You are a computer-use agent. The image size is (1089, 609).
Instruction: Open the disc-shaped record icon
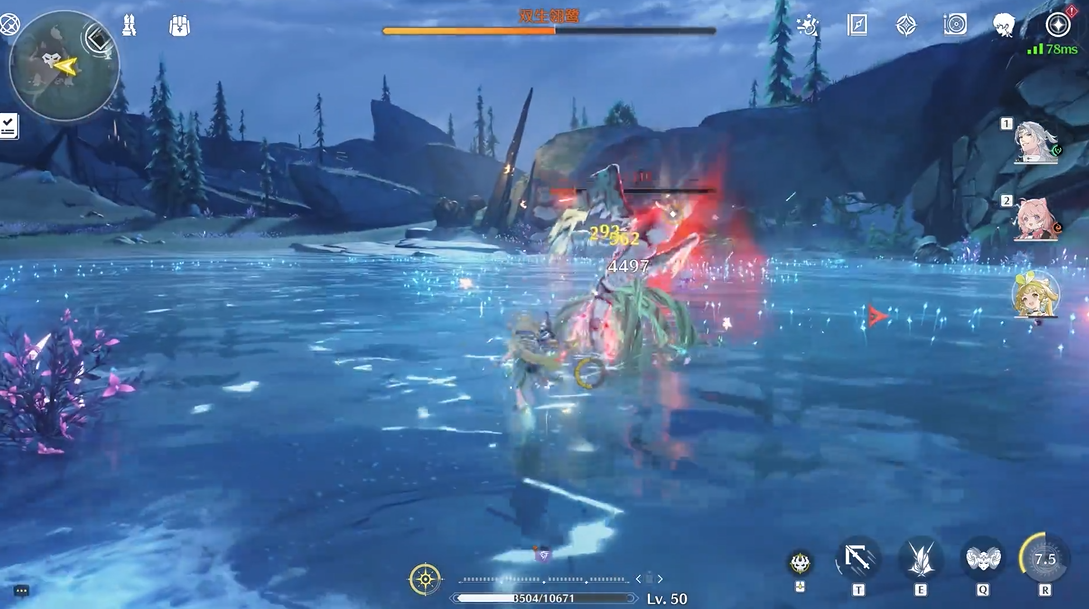(955, 26)
